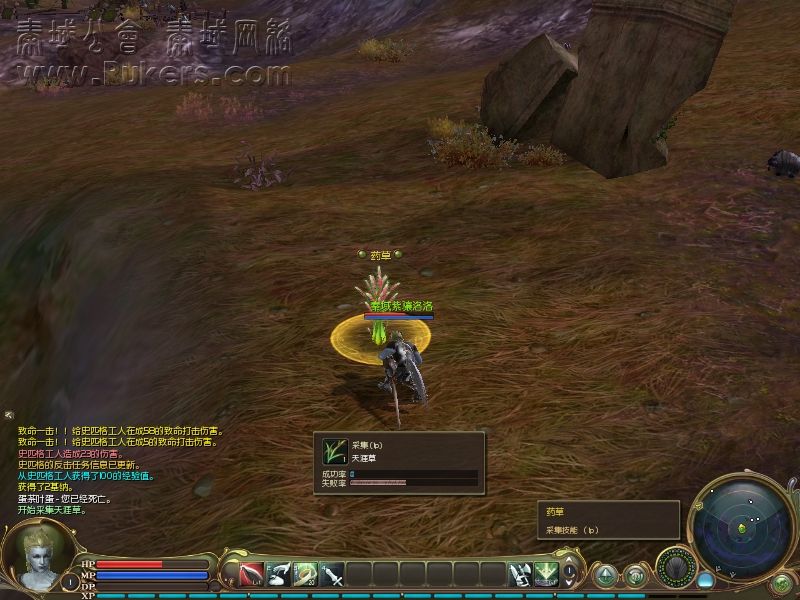Screen dimensions: 800x600
Task: Click the gathering herb icon in progress window
Action: [x=335, y=451]
